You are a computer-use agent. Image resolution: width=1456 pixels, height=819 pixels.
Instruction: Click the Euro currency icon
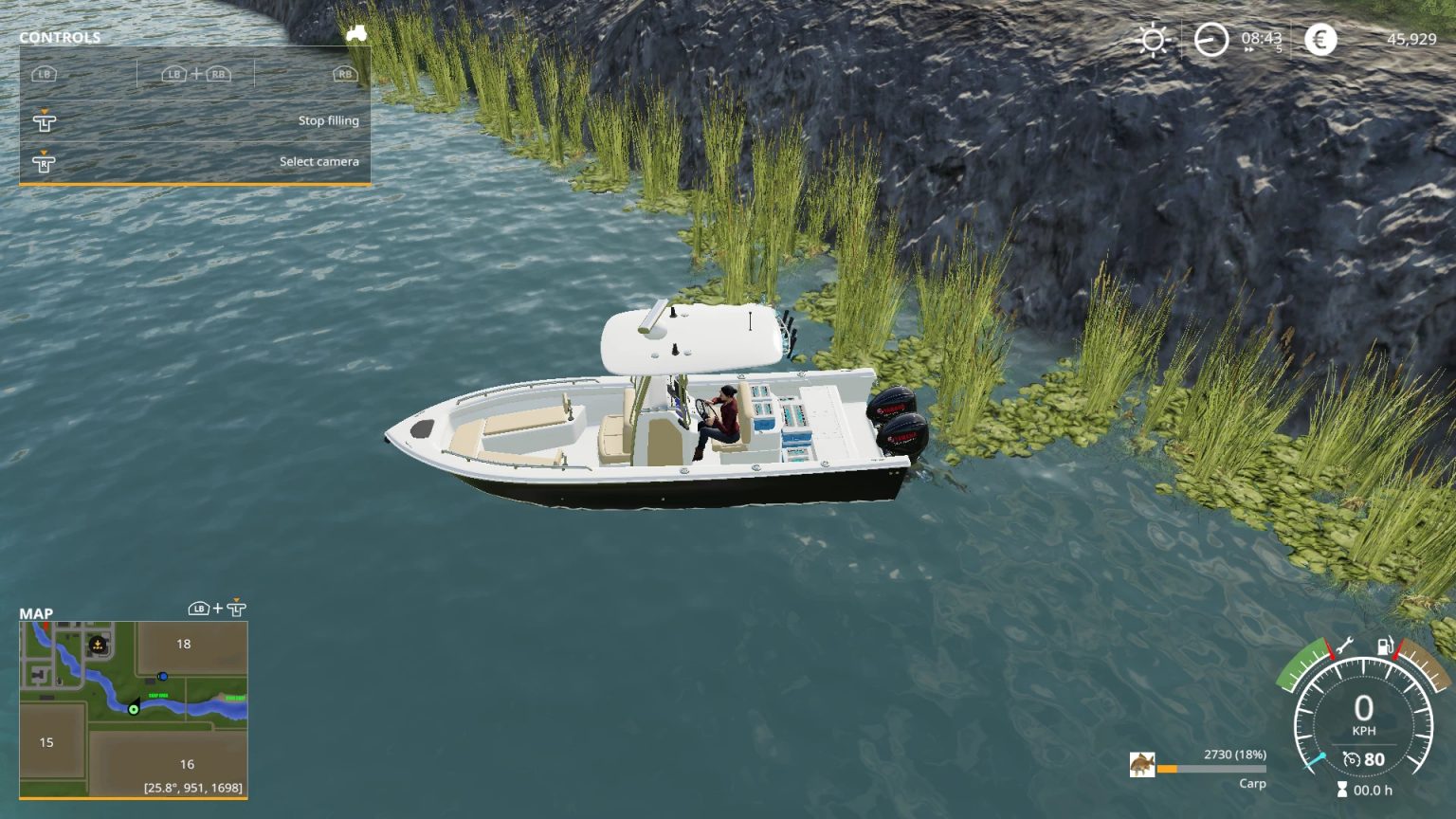click(1319, 41)
